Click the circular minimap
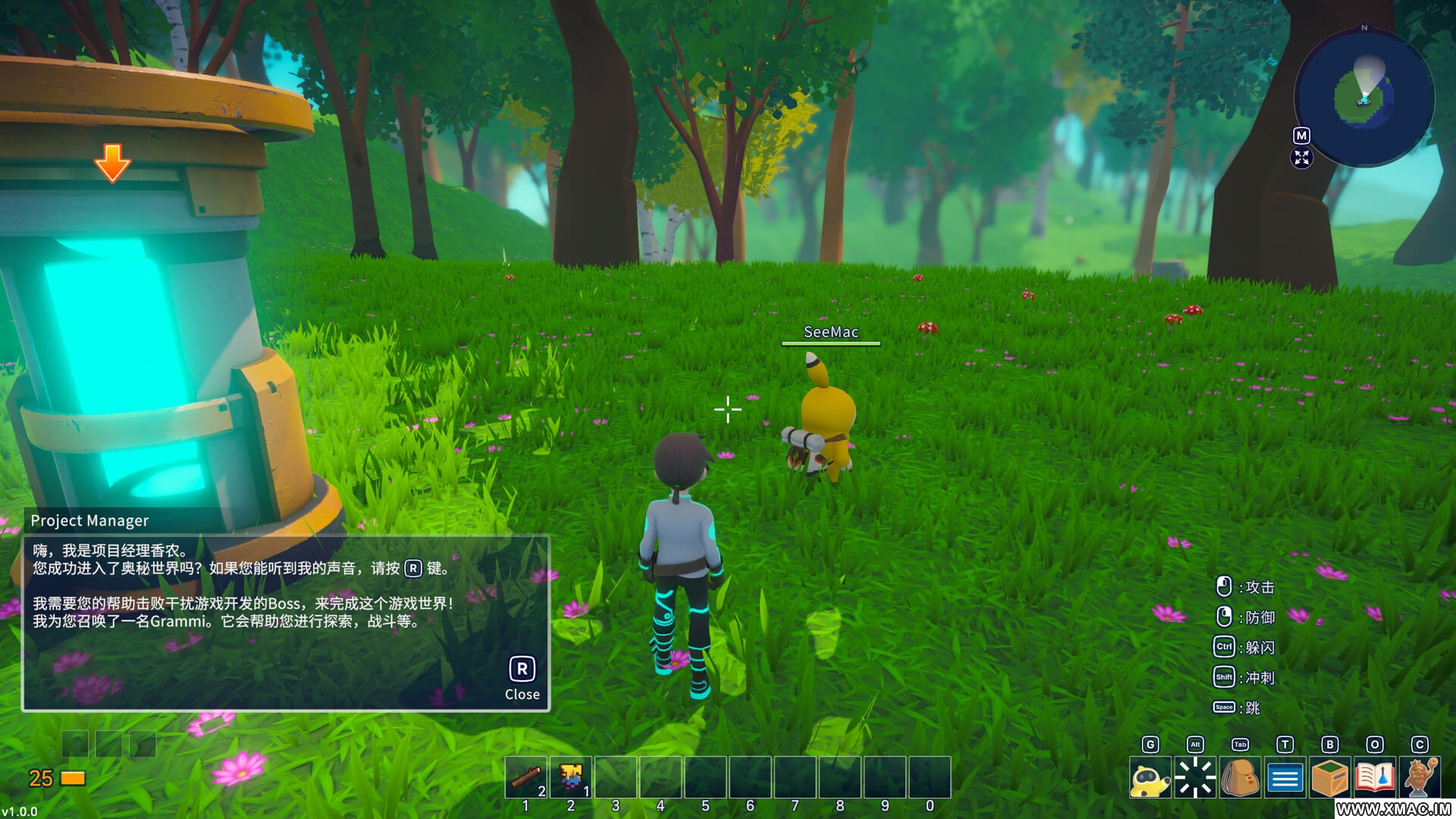This screenshot has width=1456, height=819. click(1364, 97)
